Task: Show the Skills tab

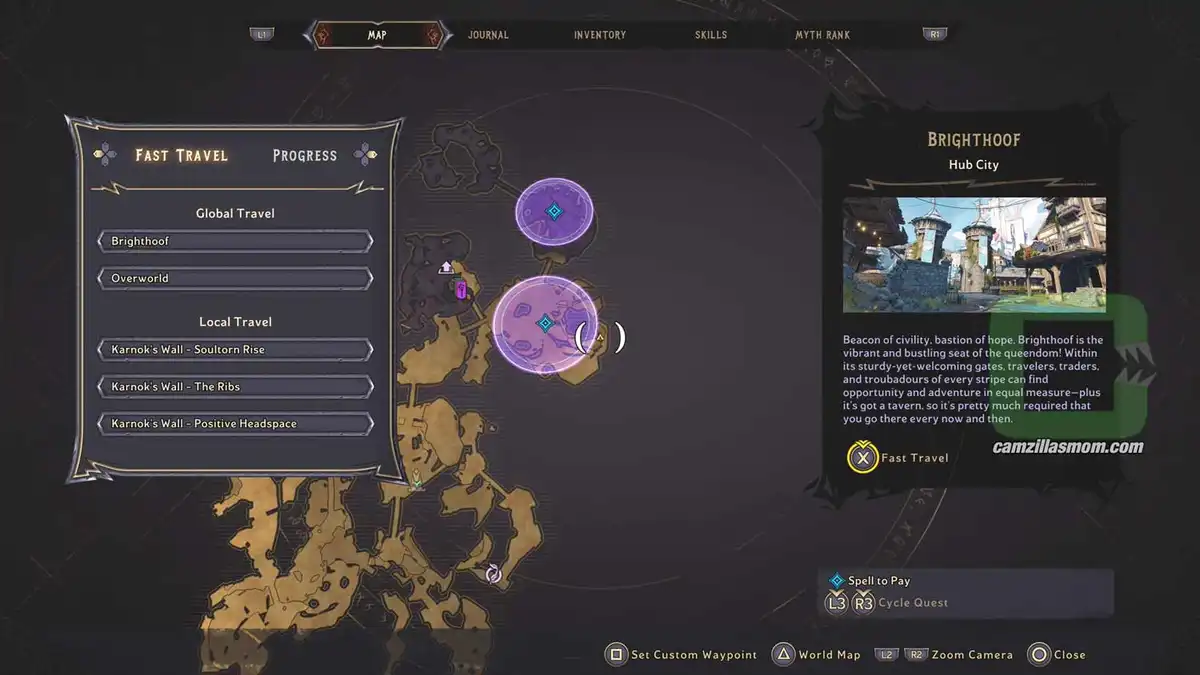Action: 712,35
